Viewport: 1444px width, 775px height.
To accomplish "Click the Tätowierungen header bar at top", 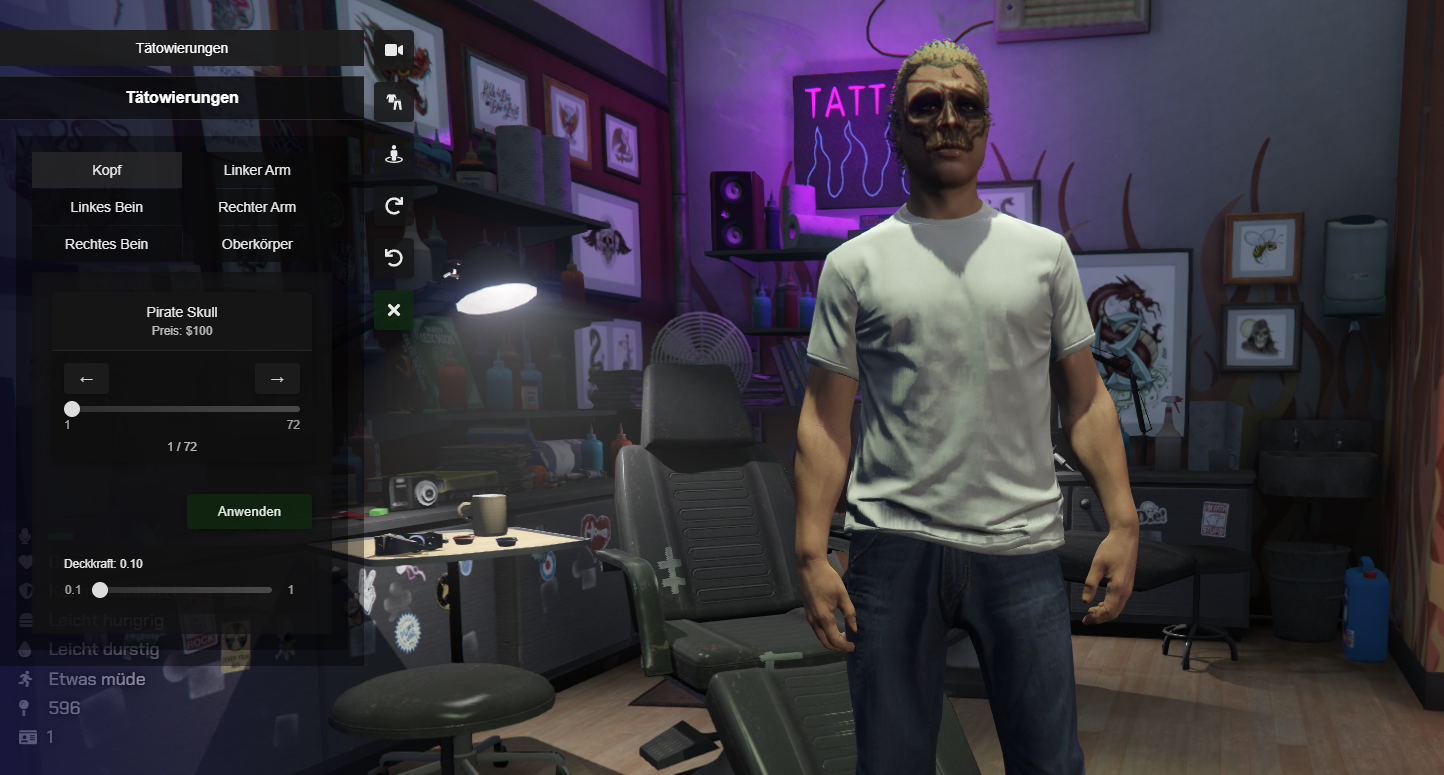I will click(x=182, y=48).
